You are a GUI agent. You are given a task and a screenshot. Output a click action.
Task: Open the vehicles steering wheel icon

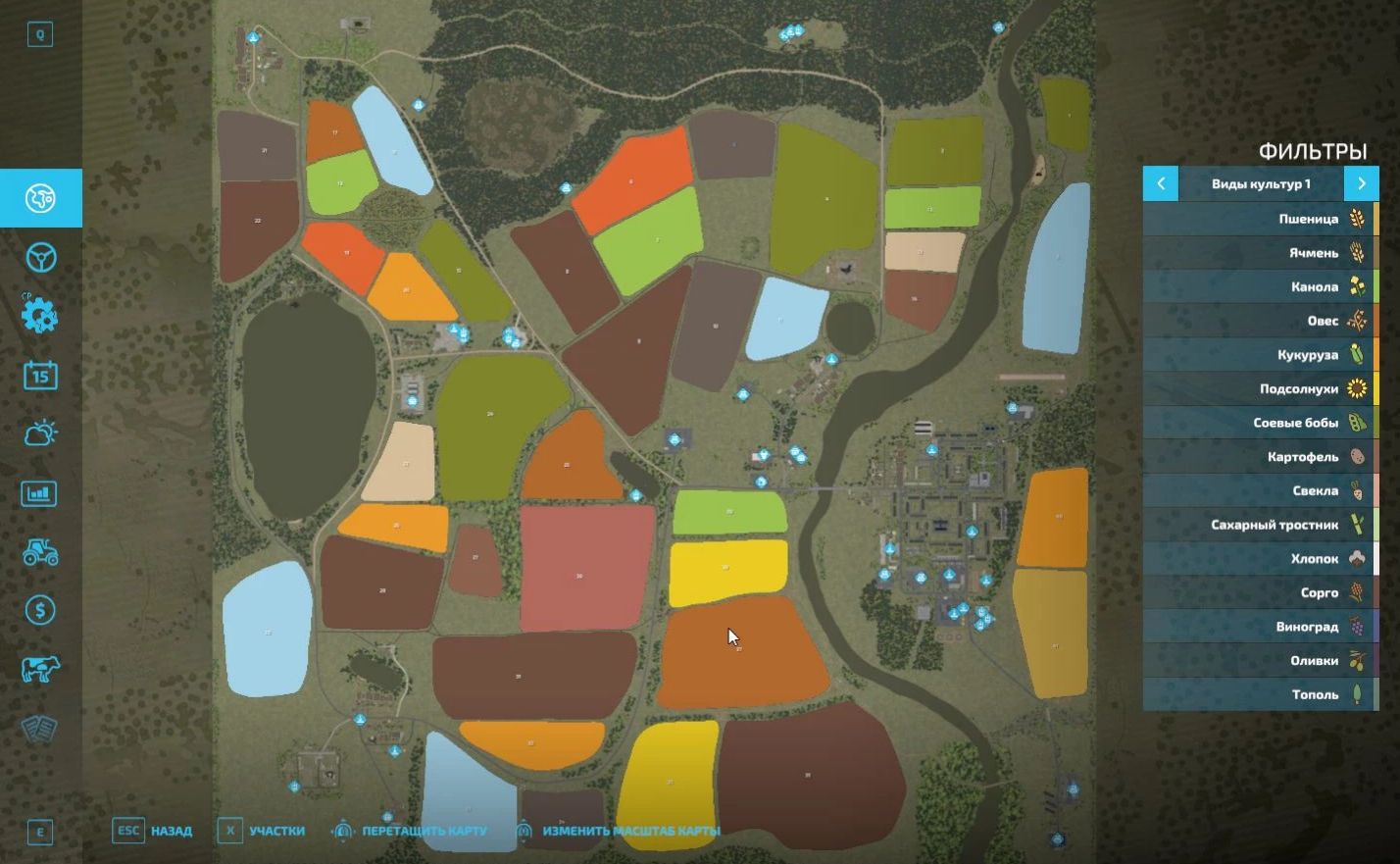coord(40,257)
